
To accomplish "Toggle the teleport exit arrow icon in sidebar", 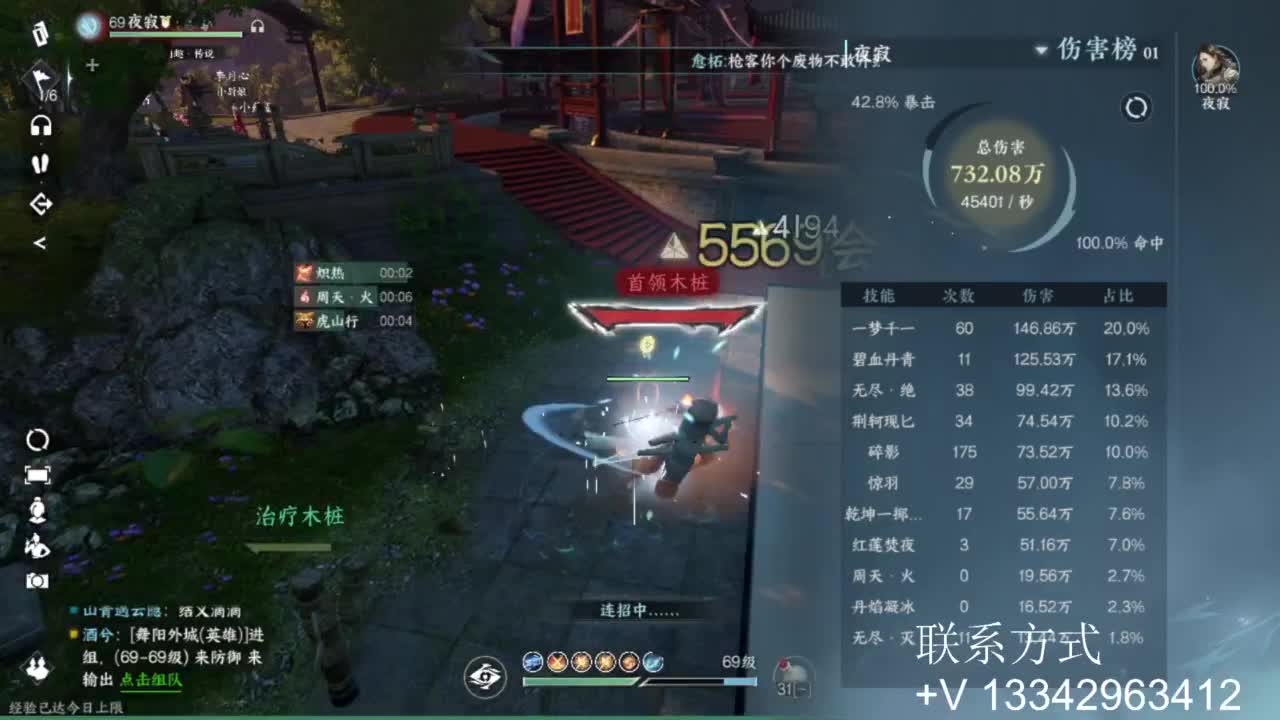I will [41, 202].
